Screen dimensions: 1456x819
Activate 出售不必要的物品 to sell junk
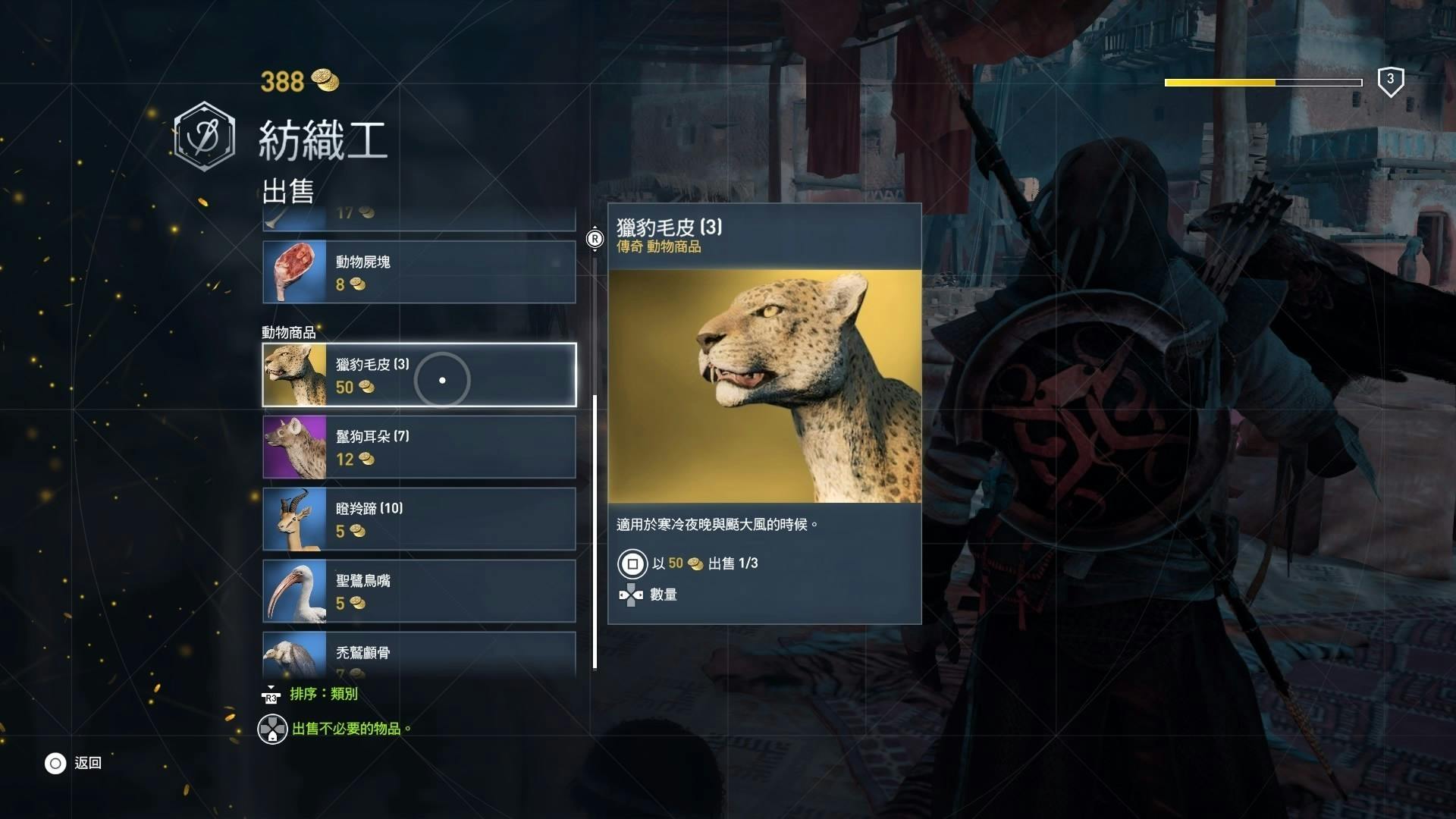[x=347, y=729]
